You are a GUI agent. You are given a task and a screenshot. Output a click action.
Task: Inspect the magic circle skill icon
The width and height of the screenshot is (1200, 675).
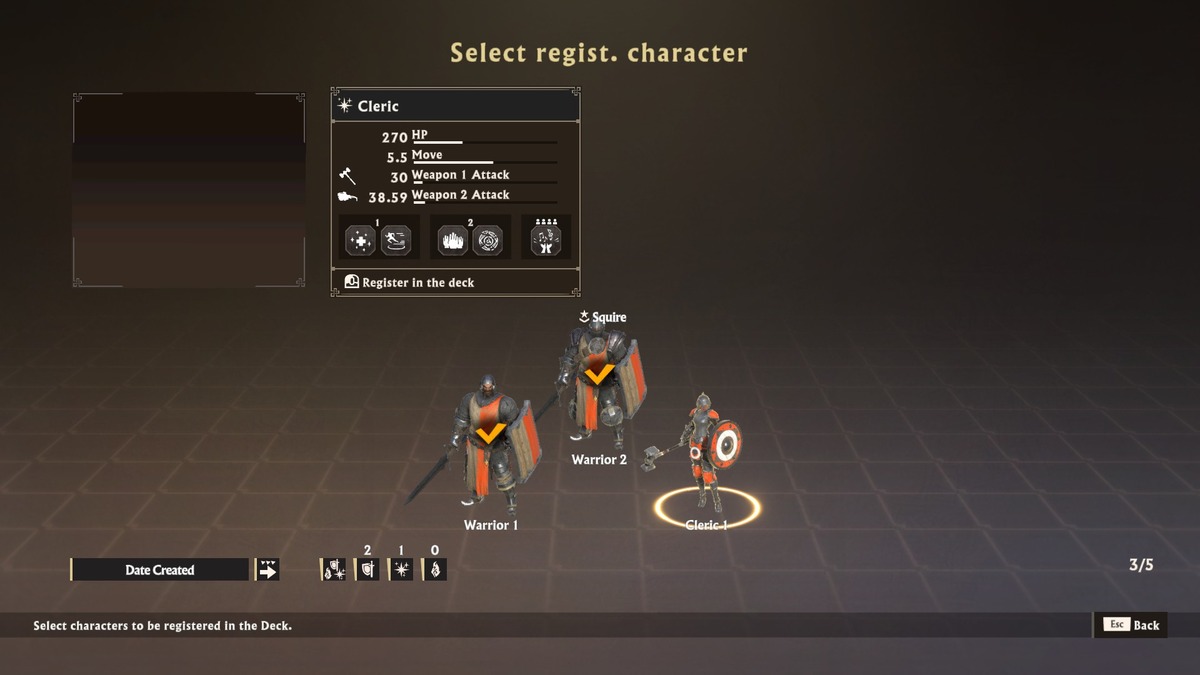click(x=488, y=240)
